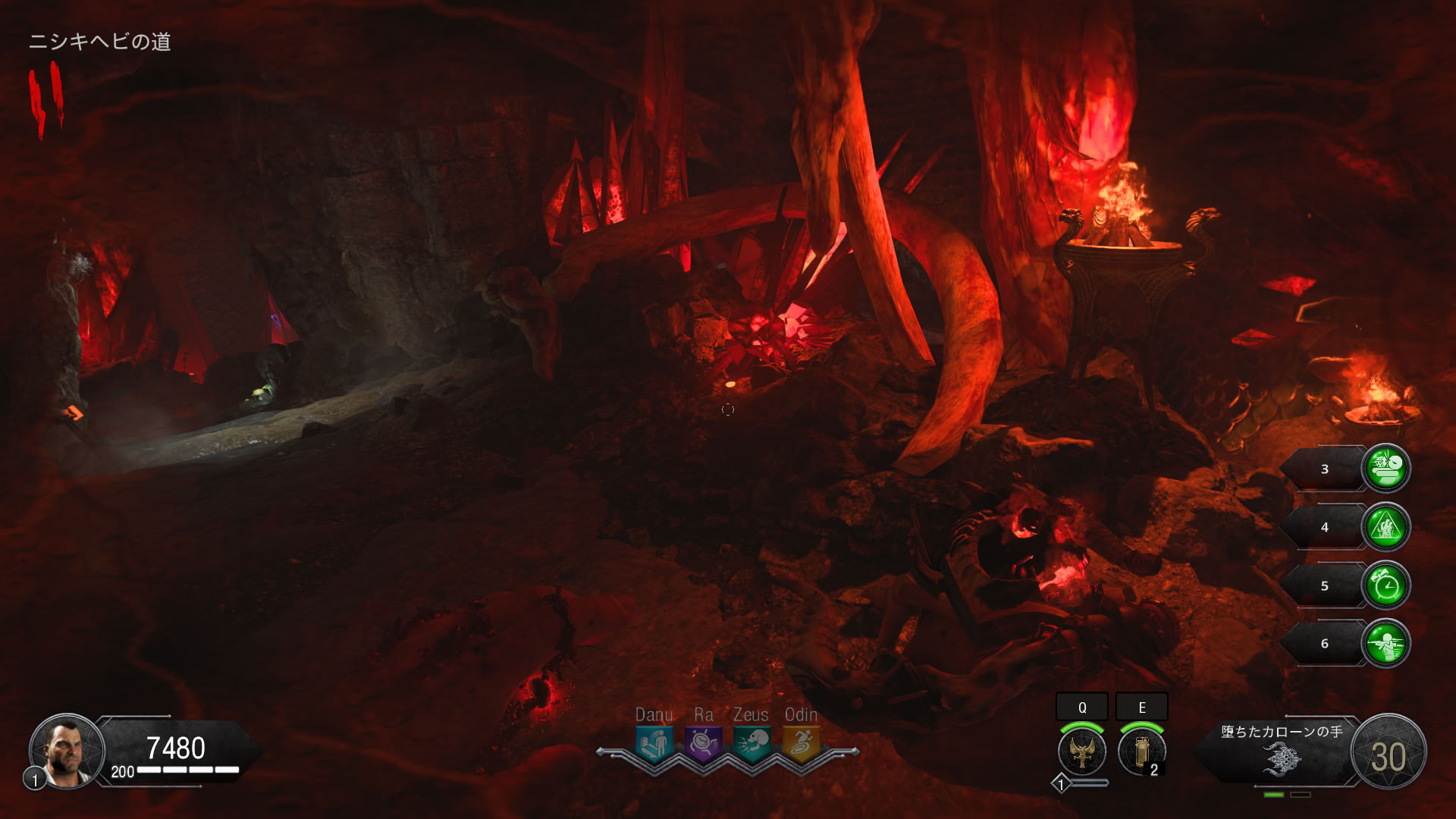The width and height of the screenshot is (1456, 819).
Task: Activate the alarm clock elixir
Action: click(x=1386, y=585)
